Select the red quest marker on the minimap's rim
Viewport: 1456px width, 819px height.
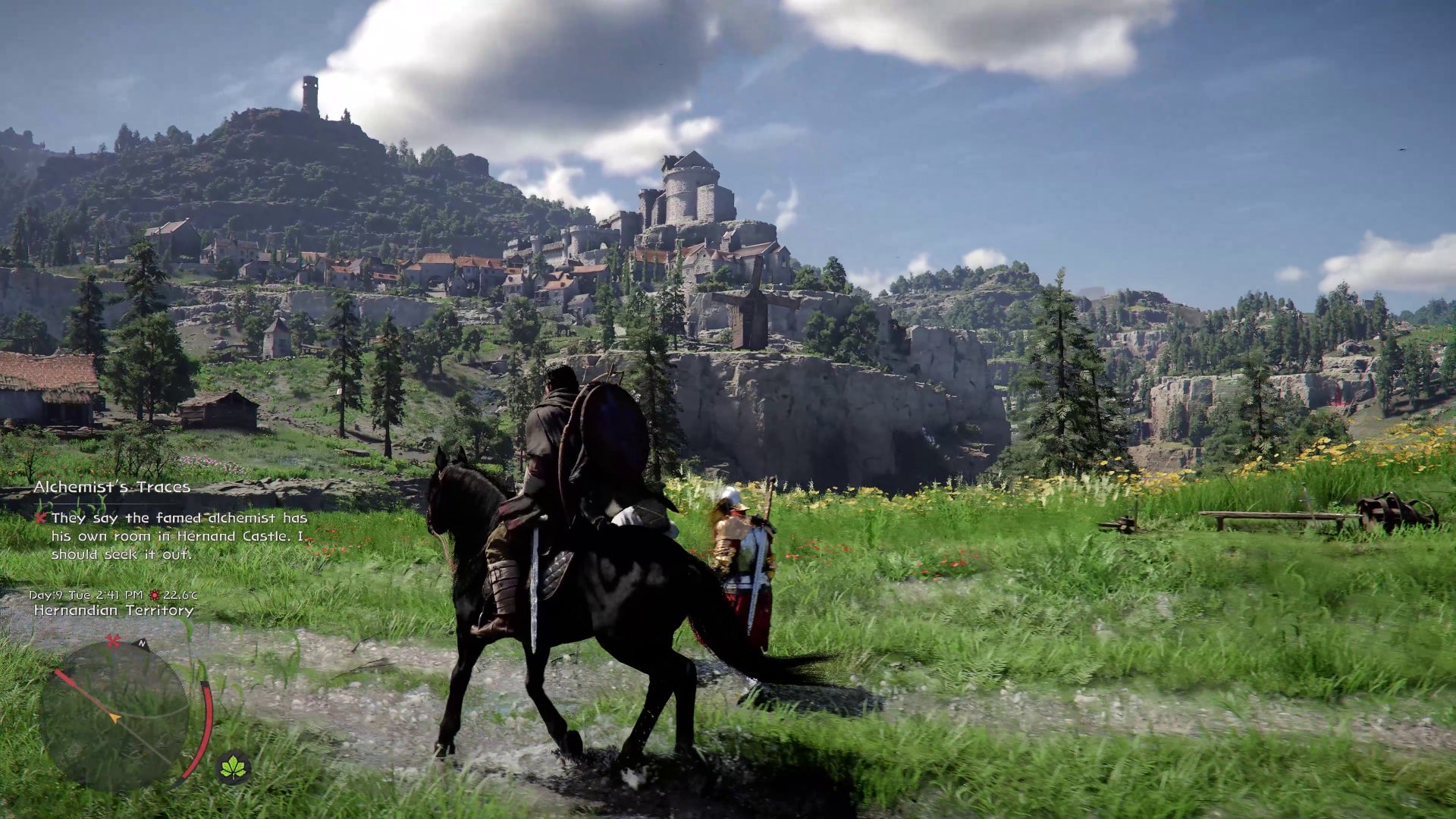click(113, 642)
